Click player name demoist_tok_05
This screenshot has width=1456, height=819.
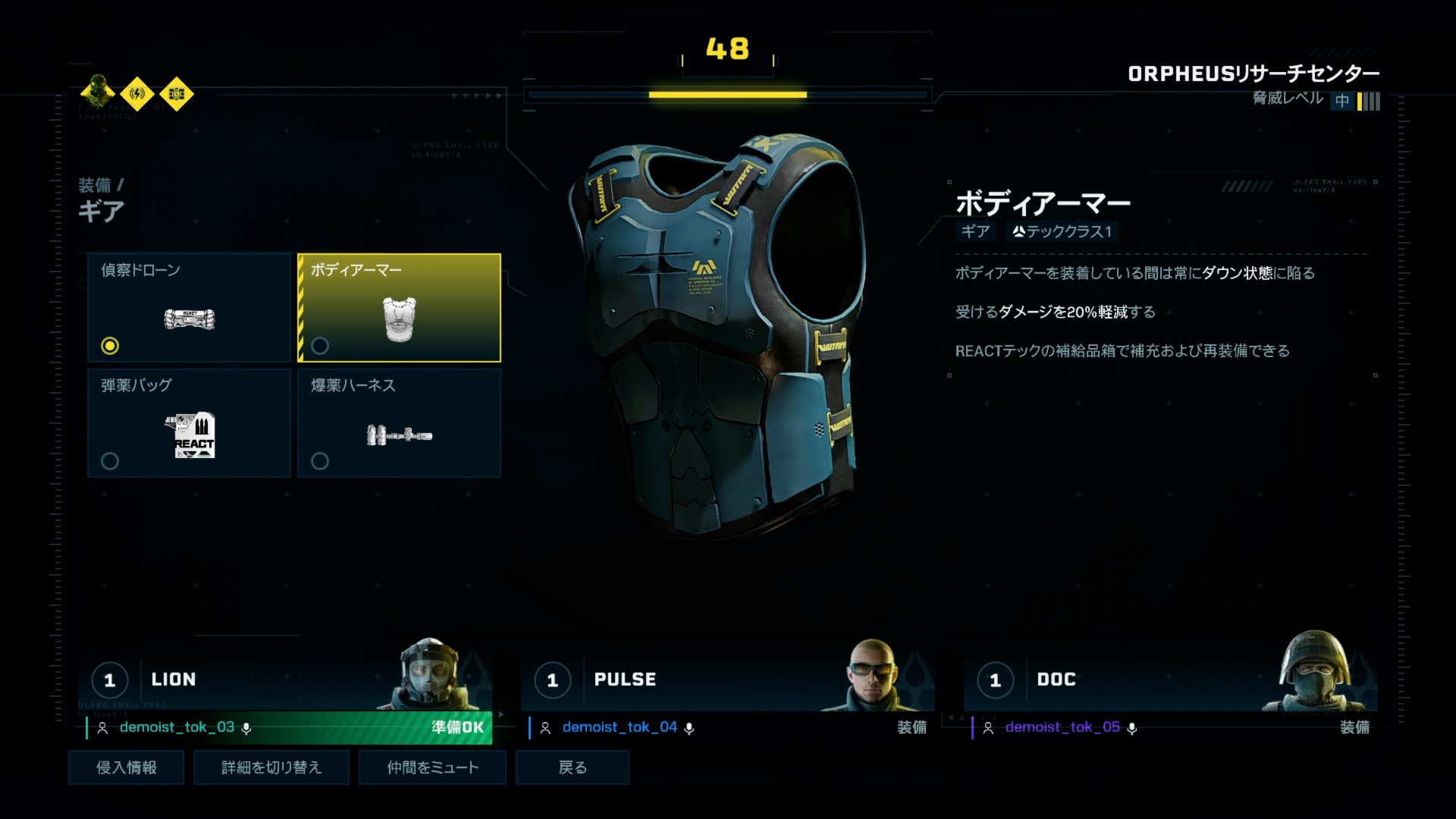pyautogui.click(x=1062, y=727)
